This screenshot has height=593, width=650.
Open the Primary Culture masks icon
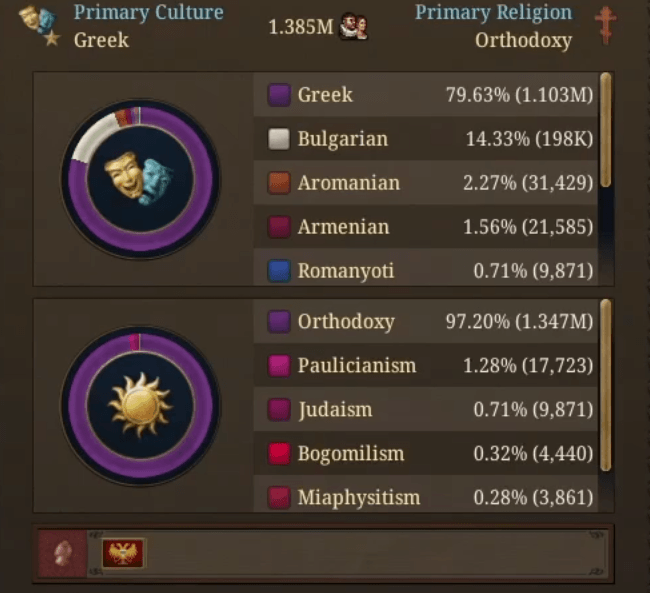point(39,27)
